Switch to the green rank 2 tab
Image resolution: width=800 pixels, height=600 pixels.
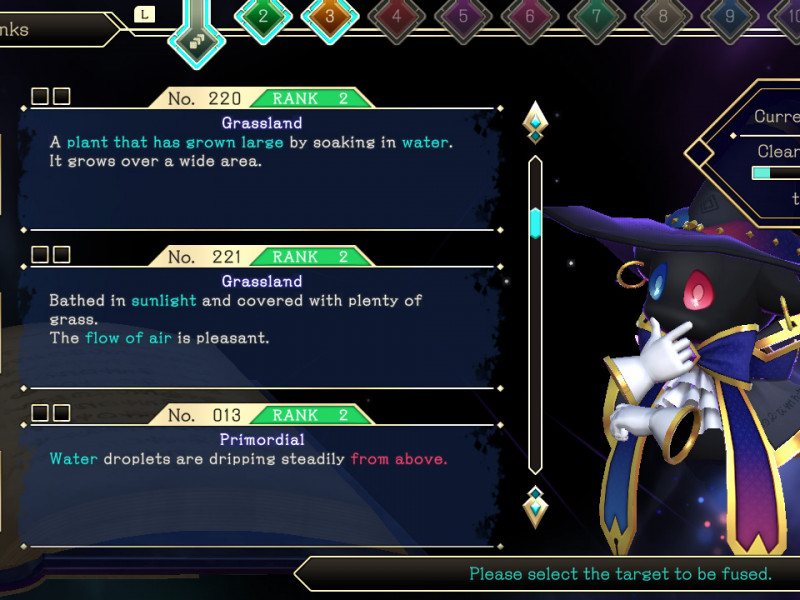click(263, 16)
